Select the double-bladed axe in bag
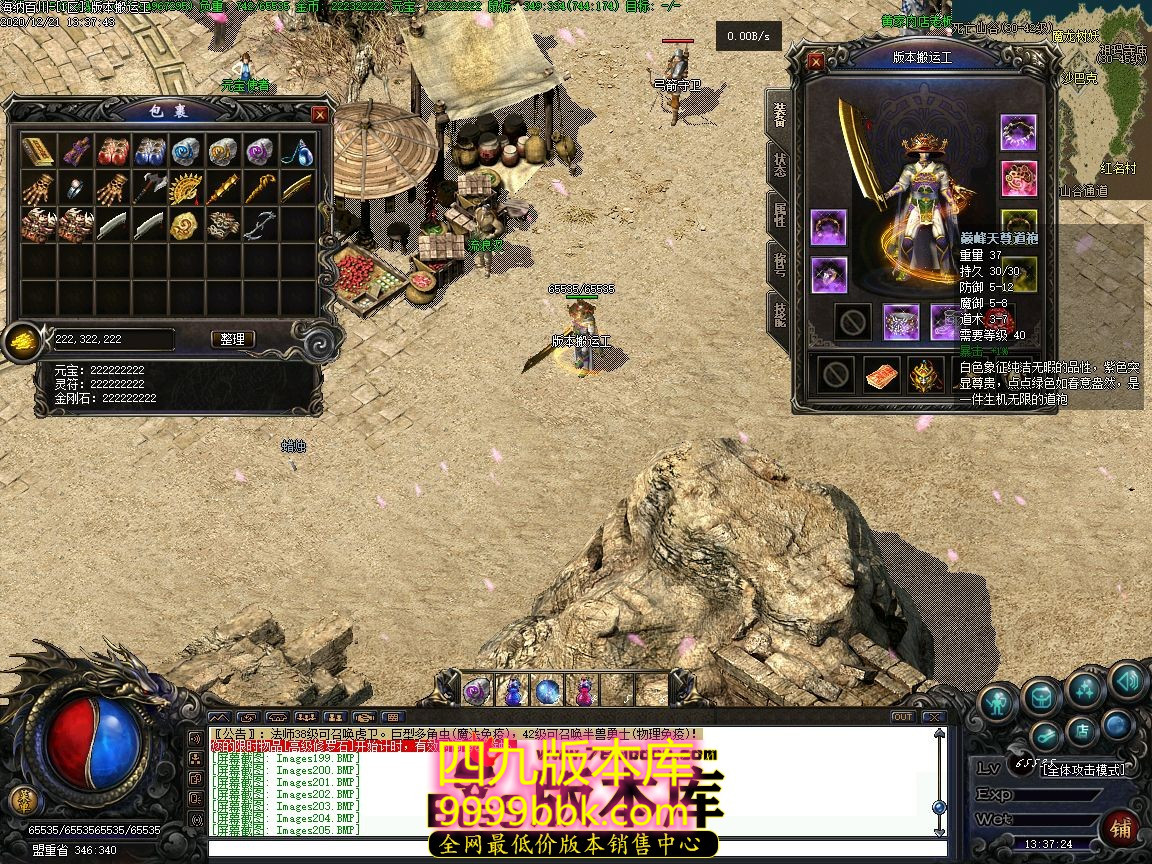 (x=149, y=188)
